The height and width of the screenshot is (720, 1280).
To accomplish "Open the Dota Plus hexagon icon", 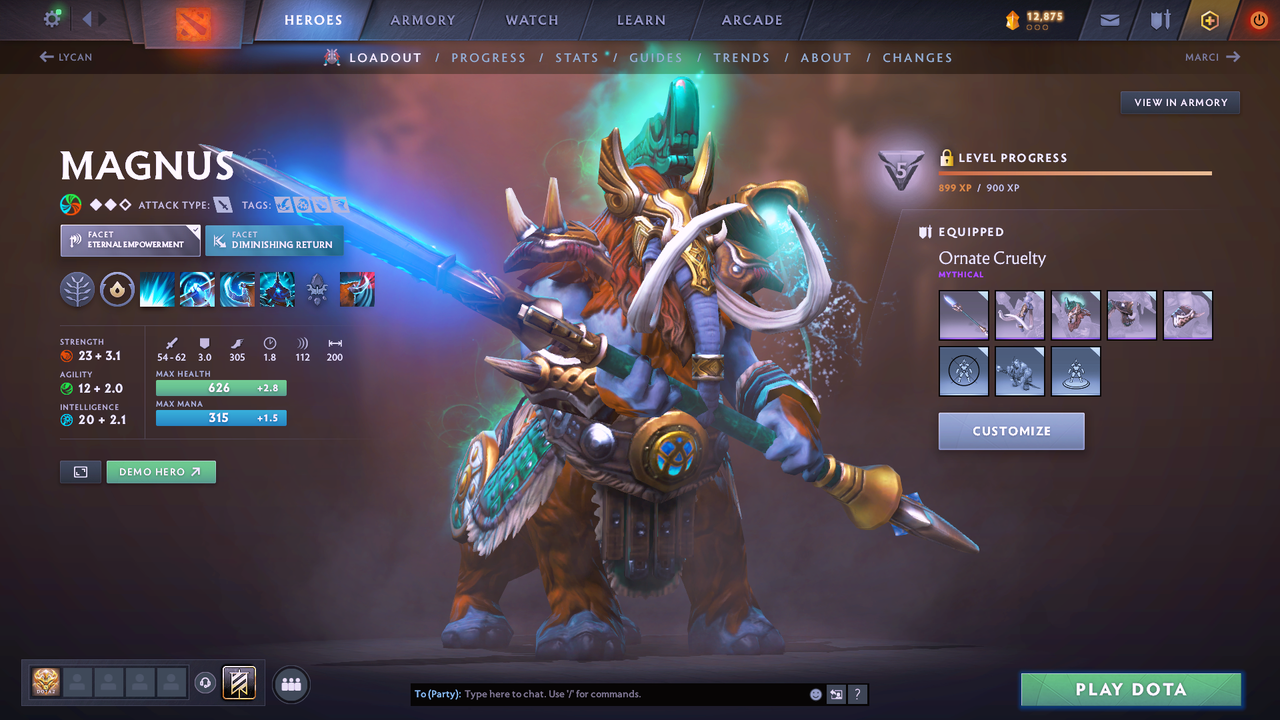I will (1209, 19).
